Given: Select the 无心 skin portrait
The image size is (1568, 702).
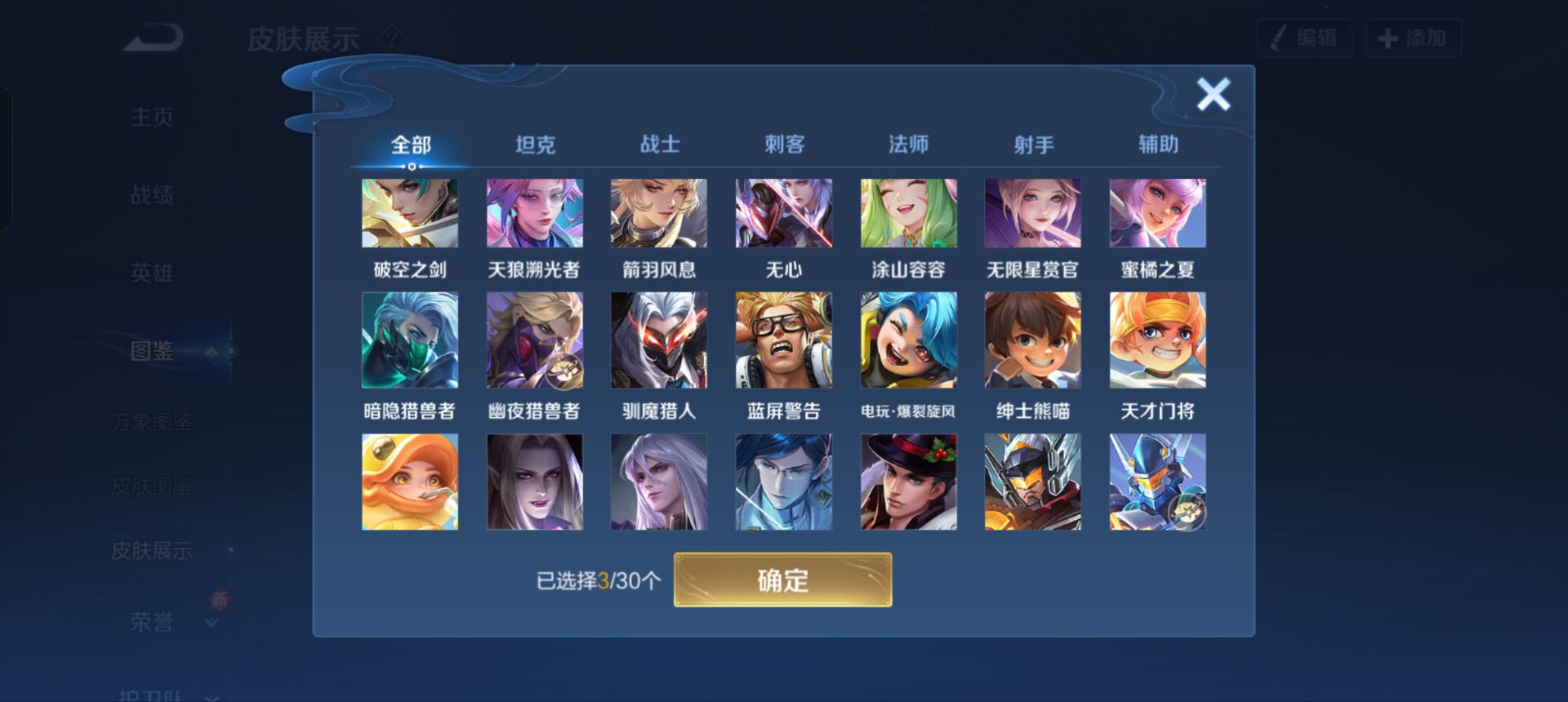Looking at the screenshot, I should (784, 213).
